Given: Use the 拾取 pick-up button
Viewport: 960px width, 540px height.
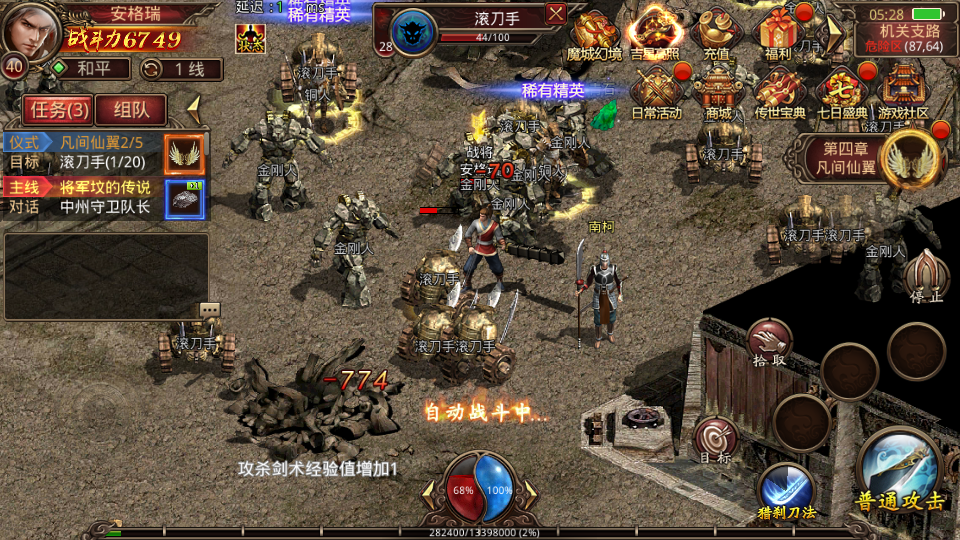Looking at the screenshot, I should click(768, 345).
